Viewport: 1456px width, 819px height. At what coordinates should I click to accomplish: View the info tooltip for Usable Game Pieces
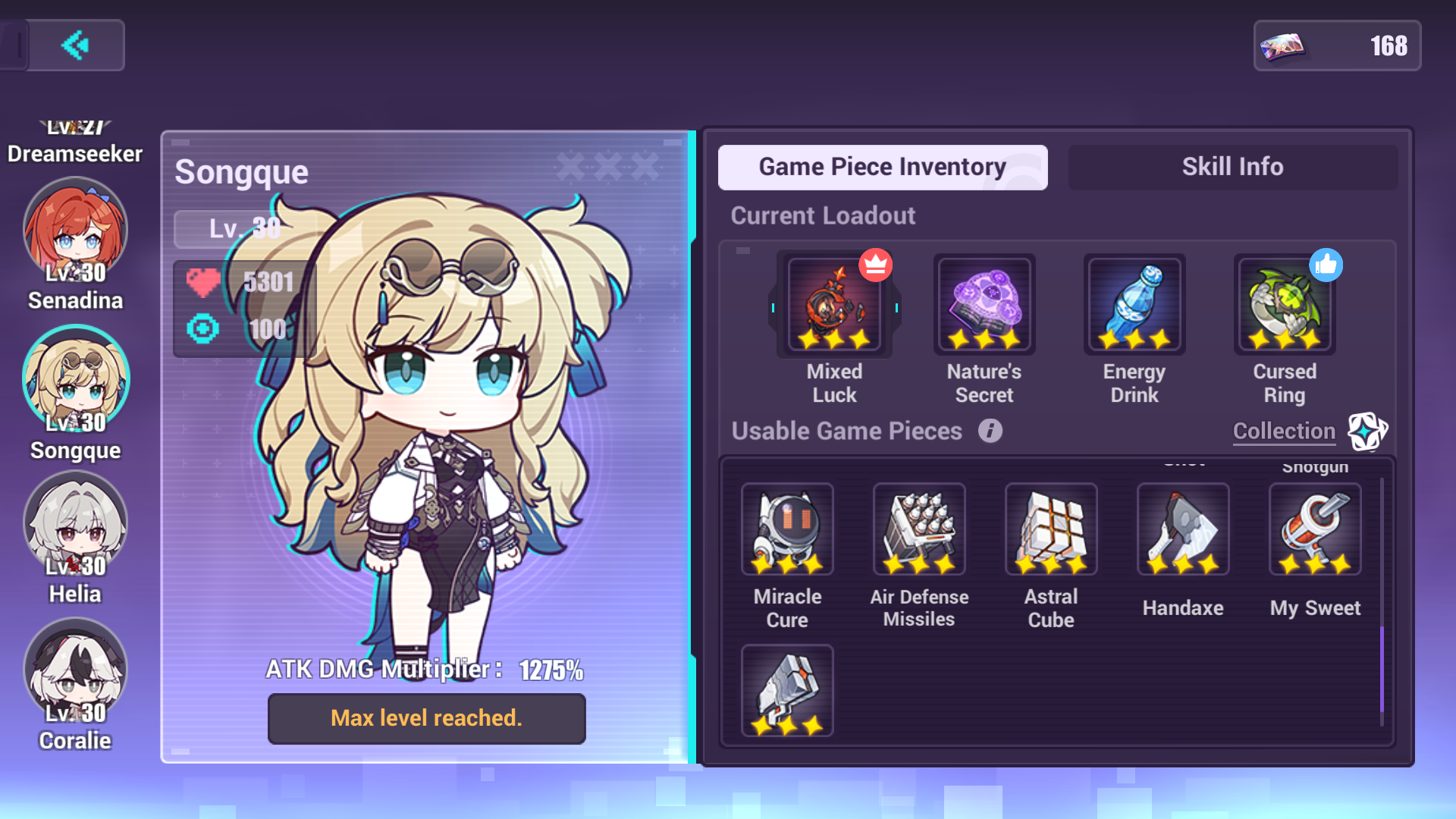click(x=989, y=431)
